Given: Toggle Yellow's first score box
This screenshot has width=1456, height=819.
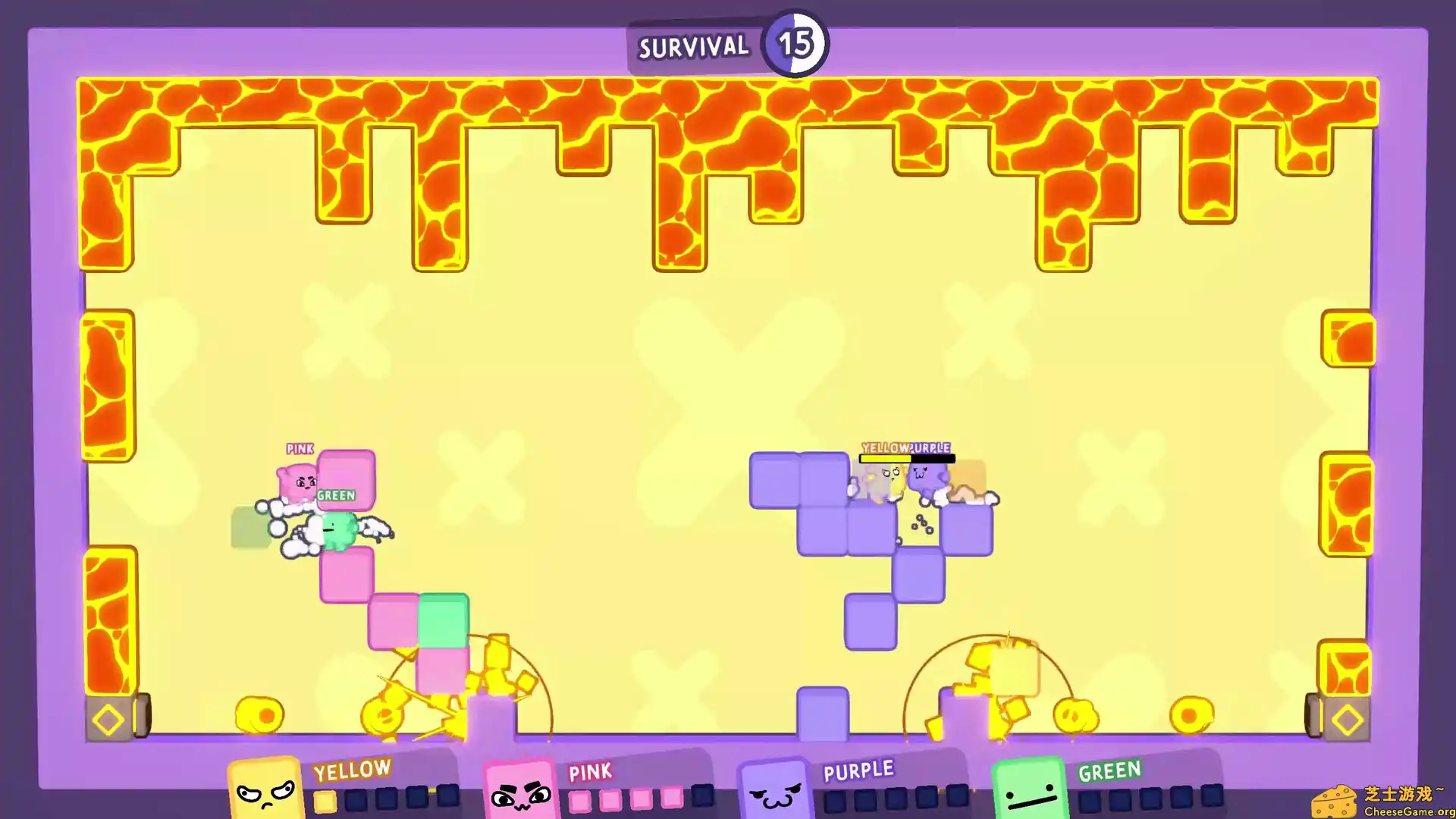Looking at the screenshot, I should click(x=326, y=800).
